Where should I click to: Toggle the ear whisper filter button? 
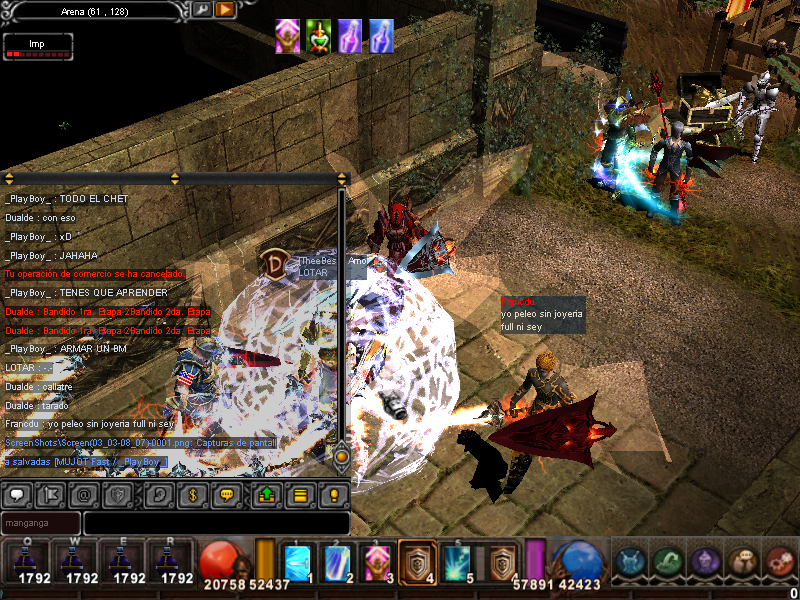[158, 494]
